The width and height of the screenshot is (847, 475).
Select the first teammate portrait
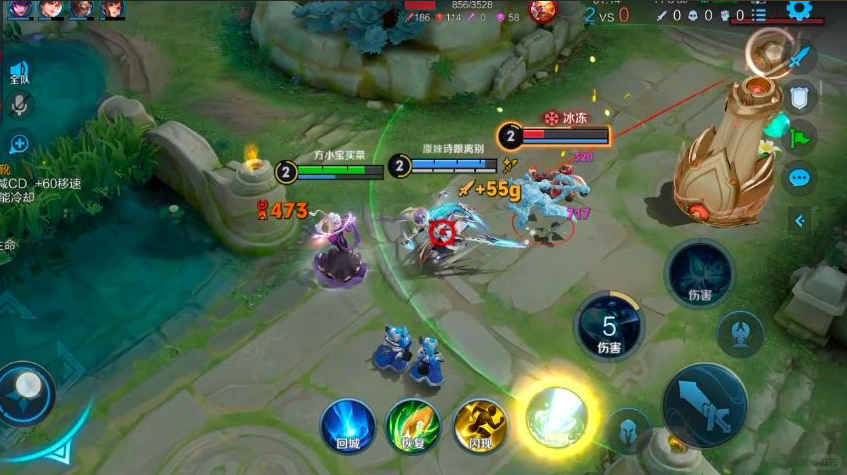tap(21, 10)
